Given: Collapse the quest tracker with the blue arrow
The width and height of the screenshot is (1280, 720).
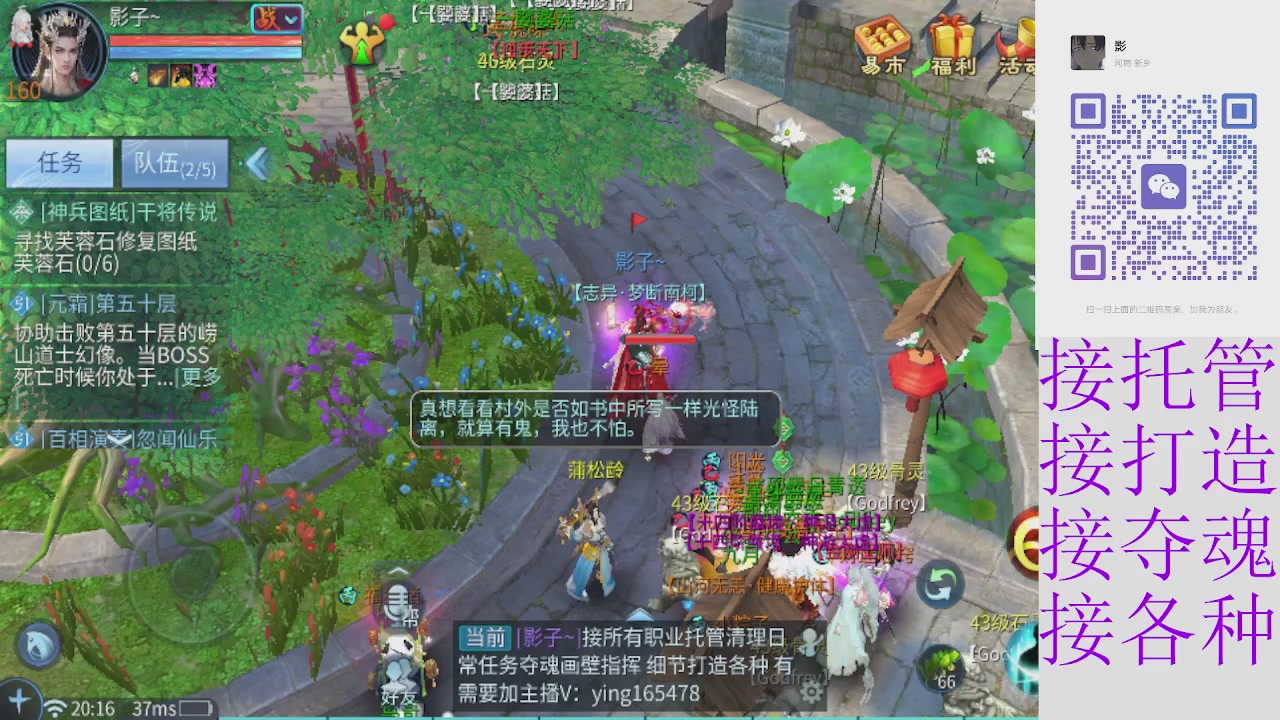Looking at the screenshot, I should 256,163.
